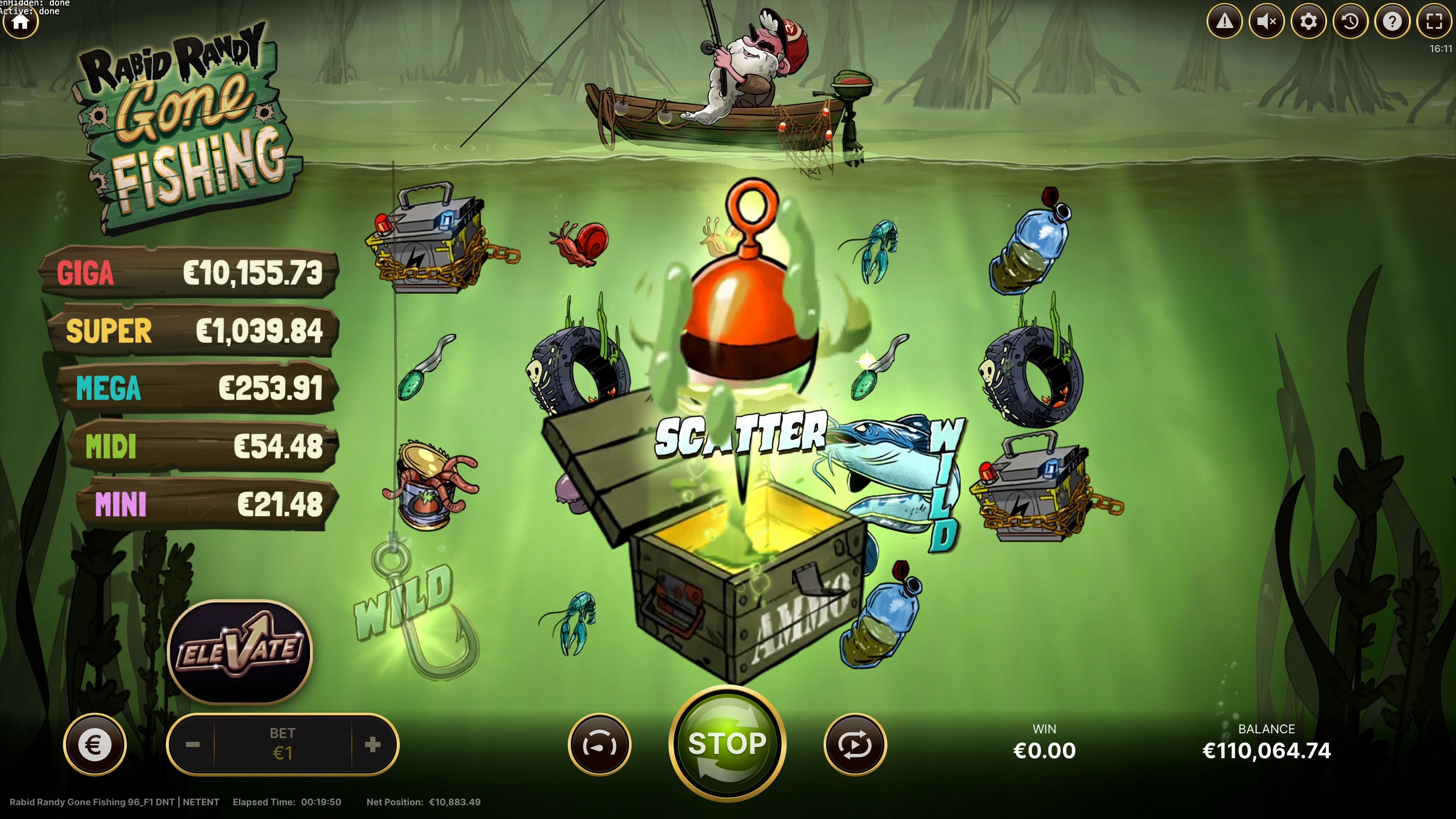Click the euro currency icon

(96, 744)
